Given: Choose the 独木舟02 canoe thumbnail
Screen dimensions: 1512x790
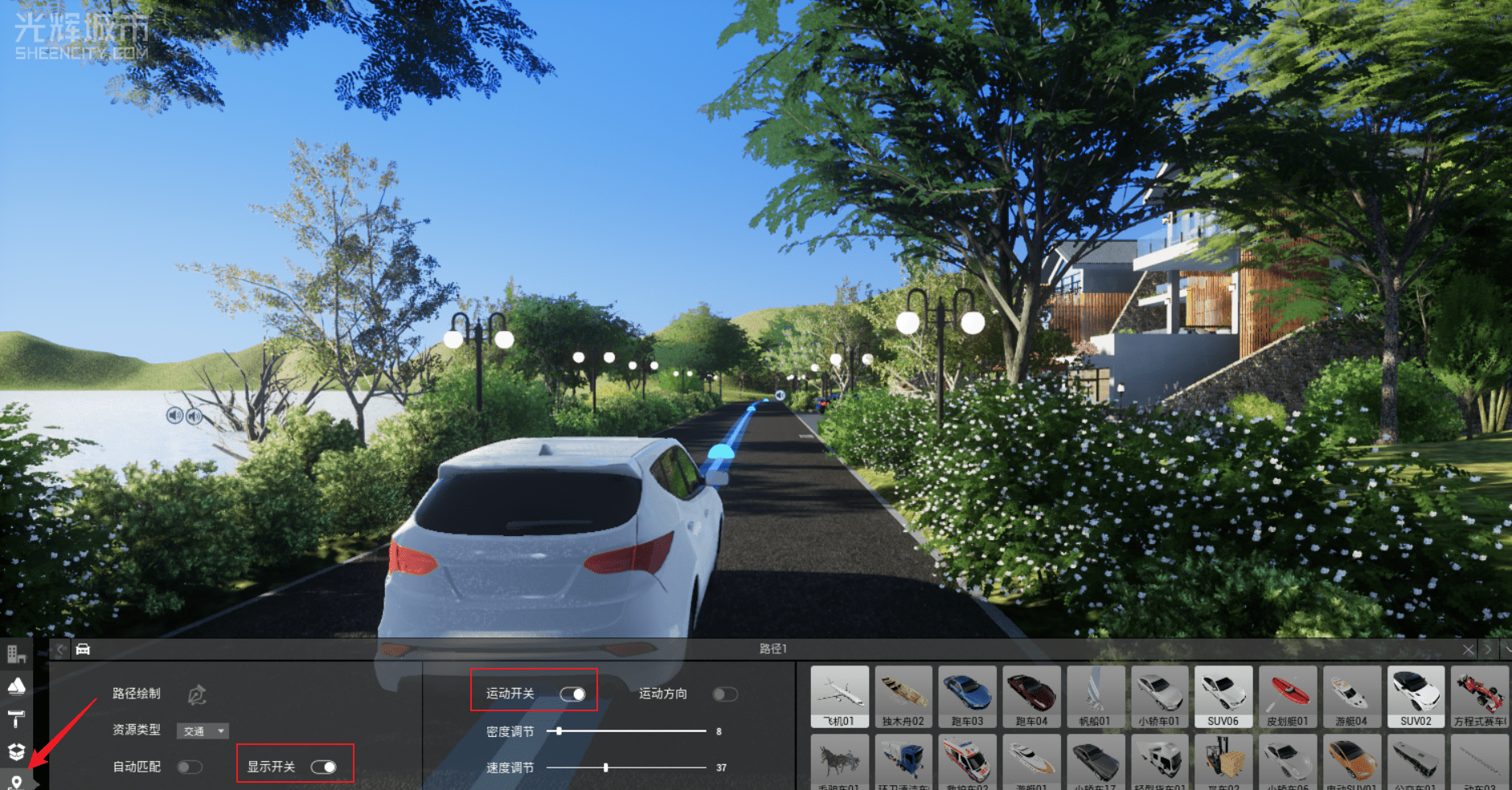Looking at the screenshot, I should pyautogui.click(x=903, y=695).
